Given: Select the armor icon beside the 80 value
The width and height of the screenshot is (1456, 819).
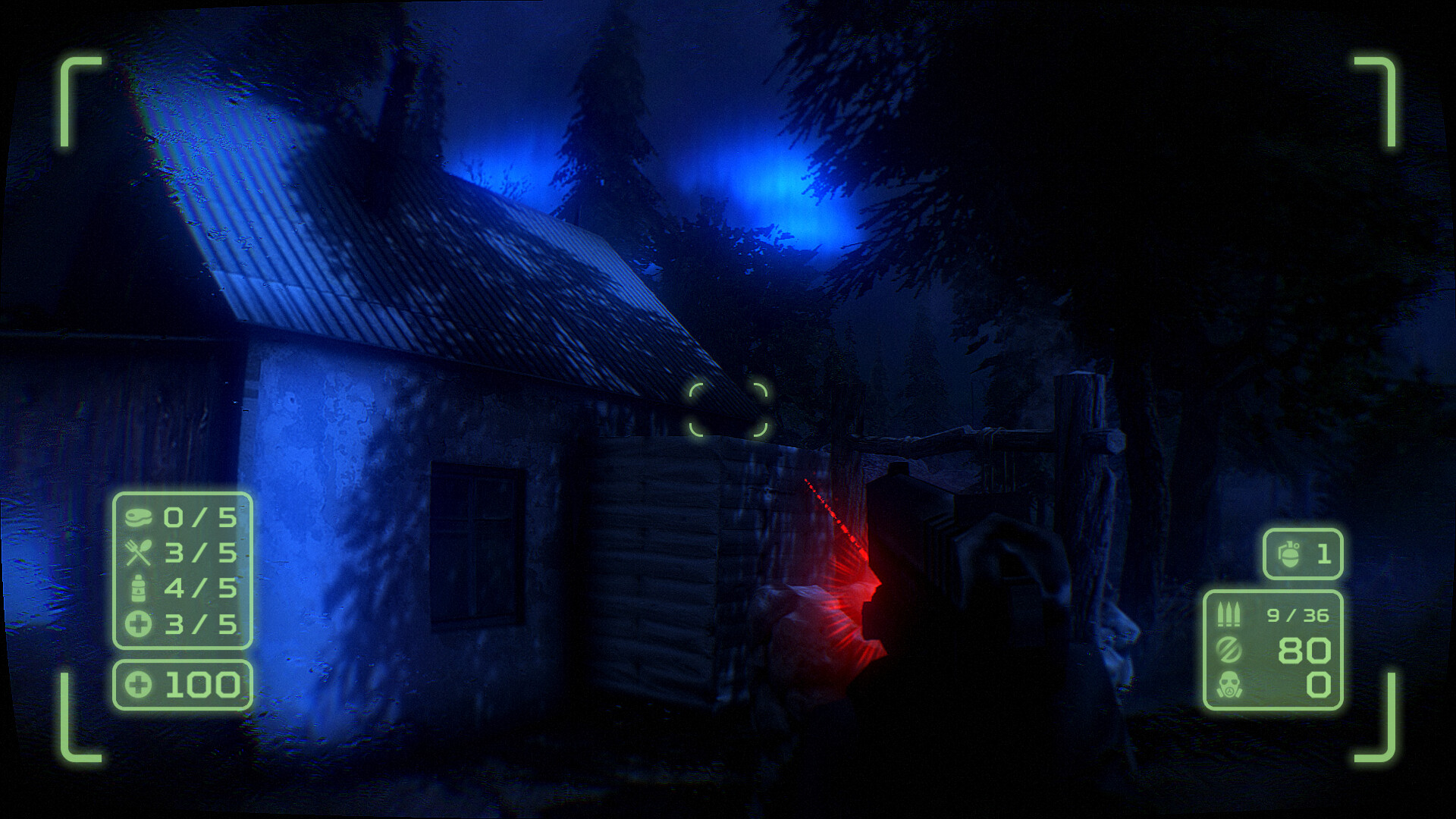Looking at the screenshot, I should tap(1230, 650).
